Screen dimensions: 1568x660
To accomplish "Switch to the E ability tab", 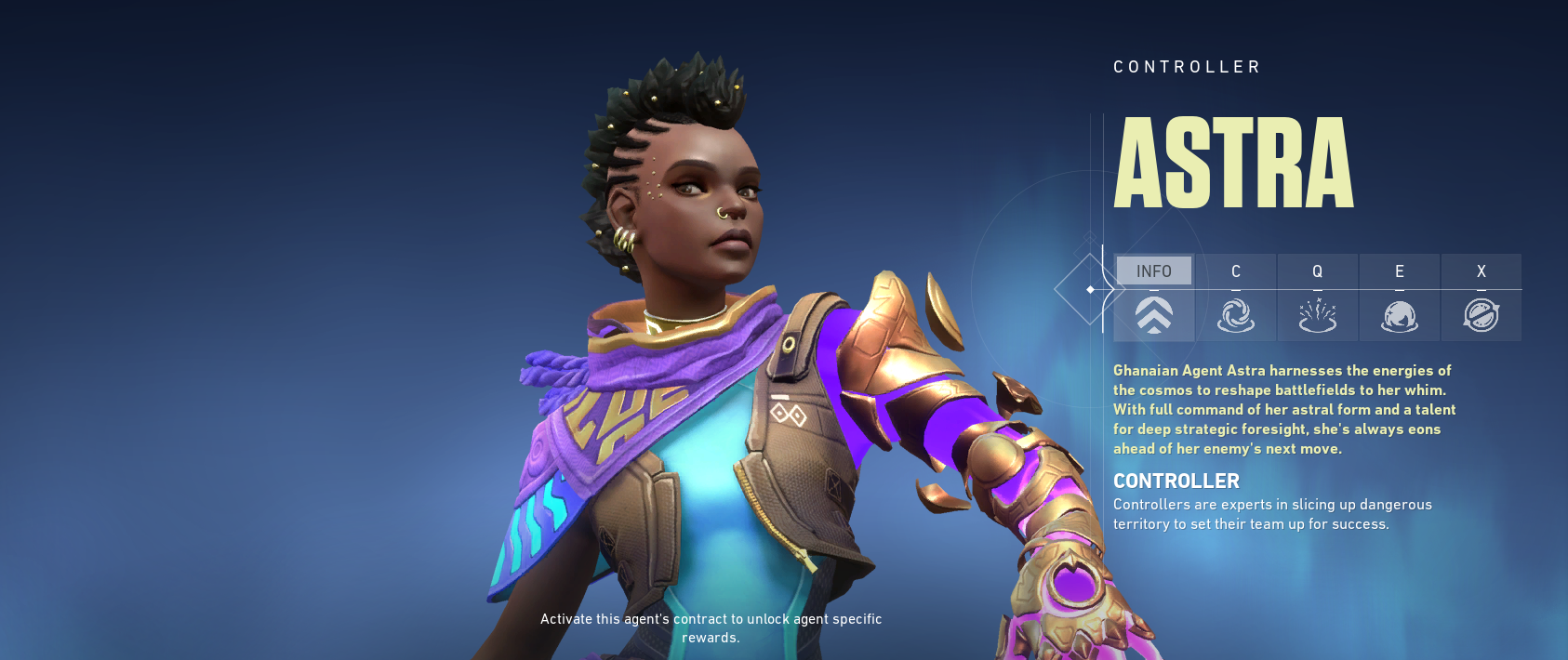I will click(1399, 297).
